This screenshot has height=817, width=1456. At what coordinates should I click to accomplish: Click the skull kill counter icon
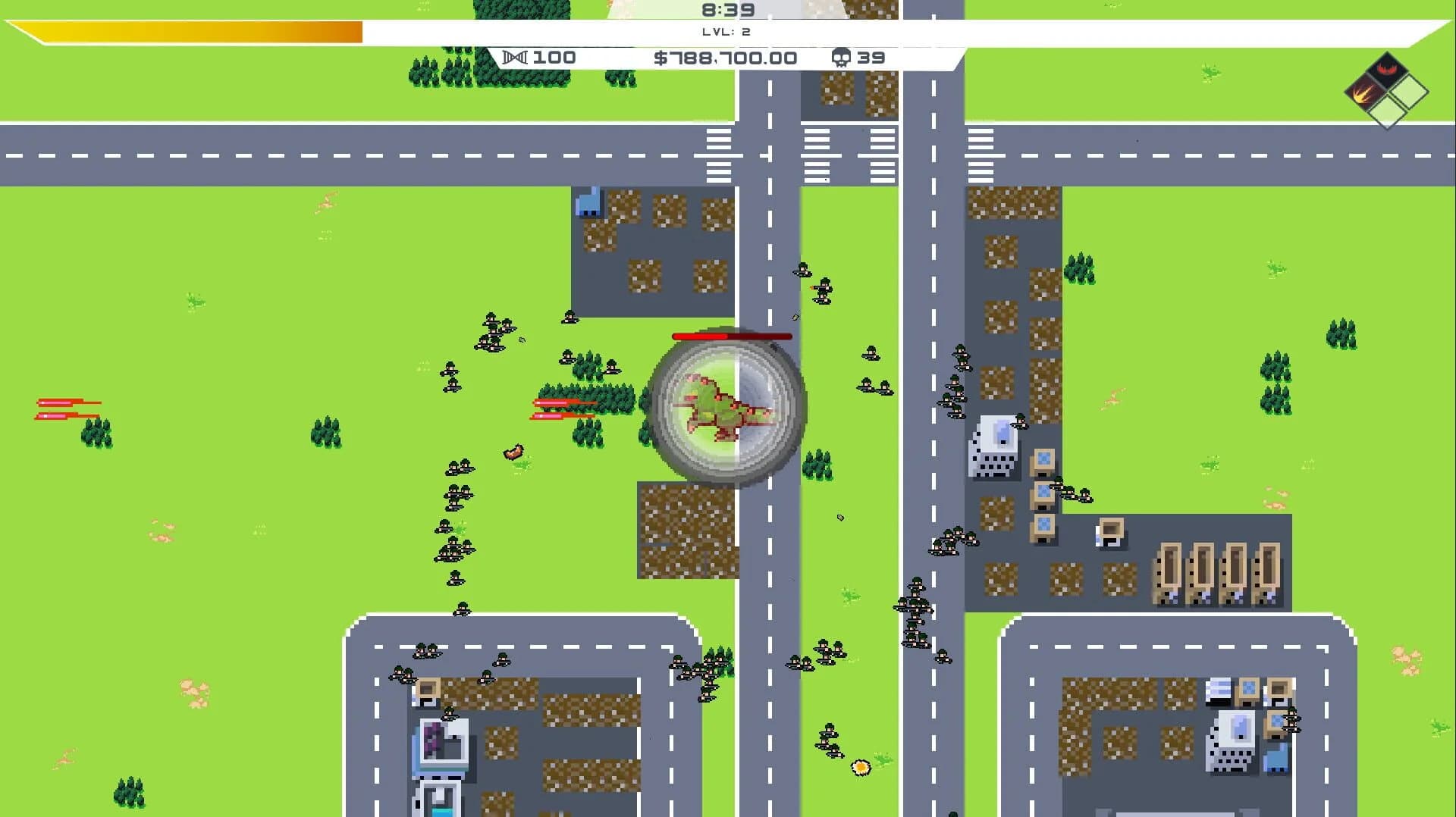(840, 58)
